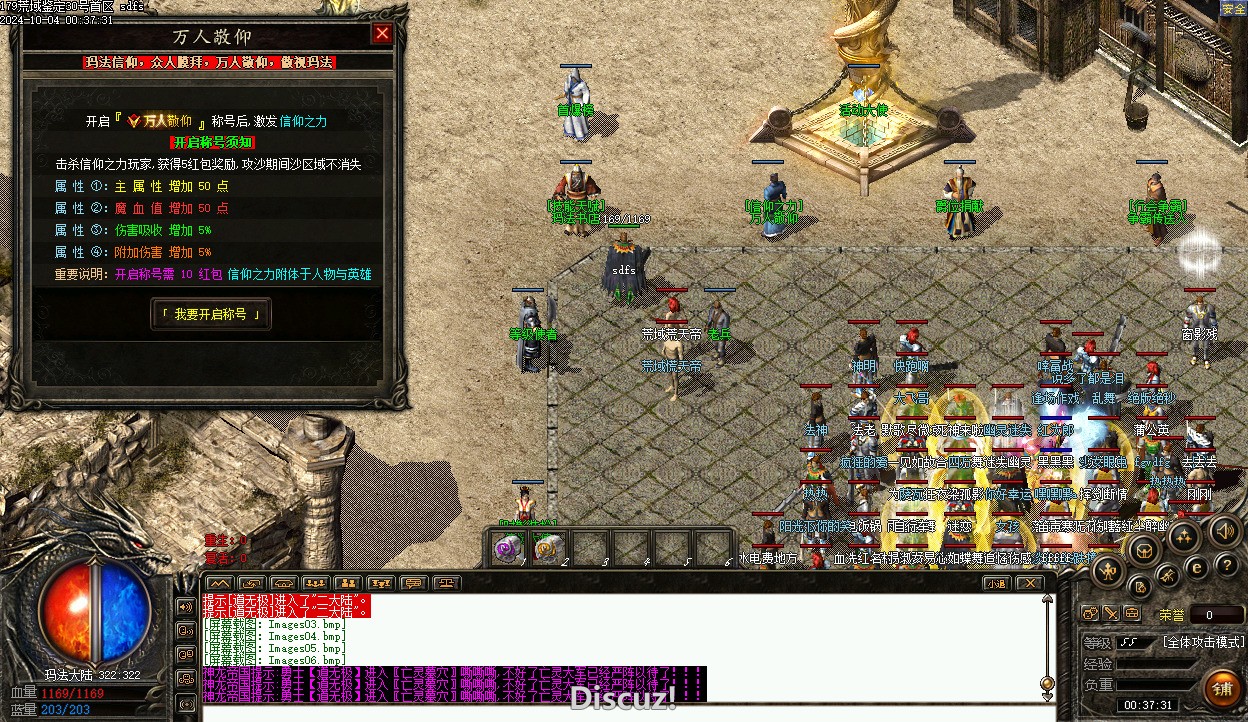Image resolution: width=1248 pixels, height=722 pixels.
Task: Click the 我要开启称号 button
Action: (210, 314)
